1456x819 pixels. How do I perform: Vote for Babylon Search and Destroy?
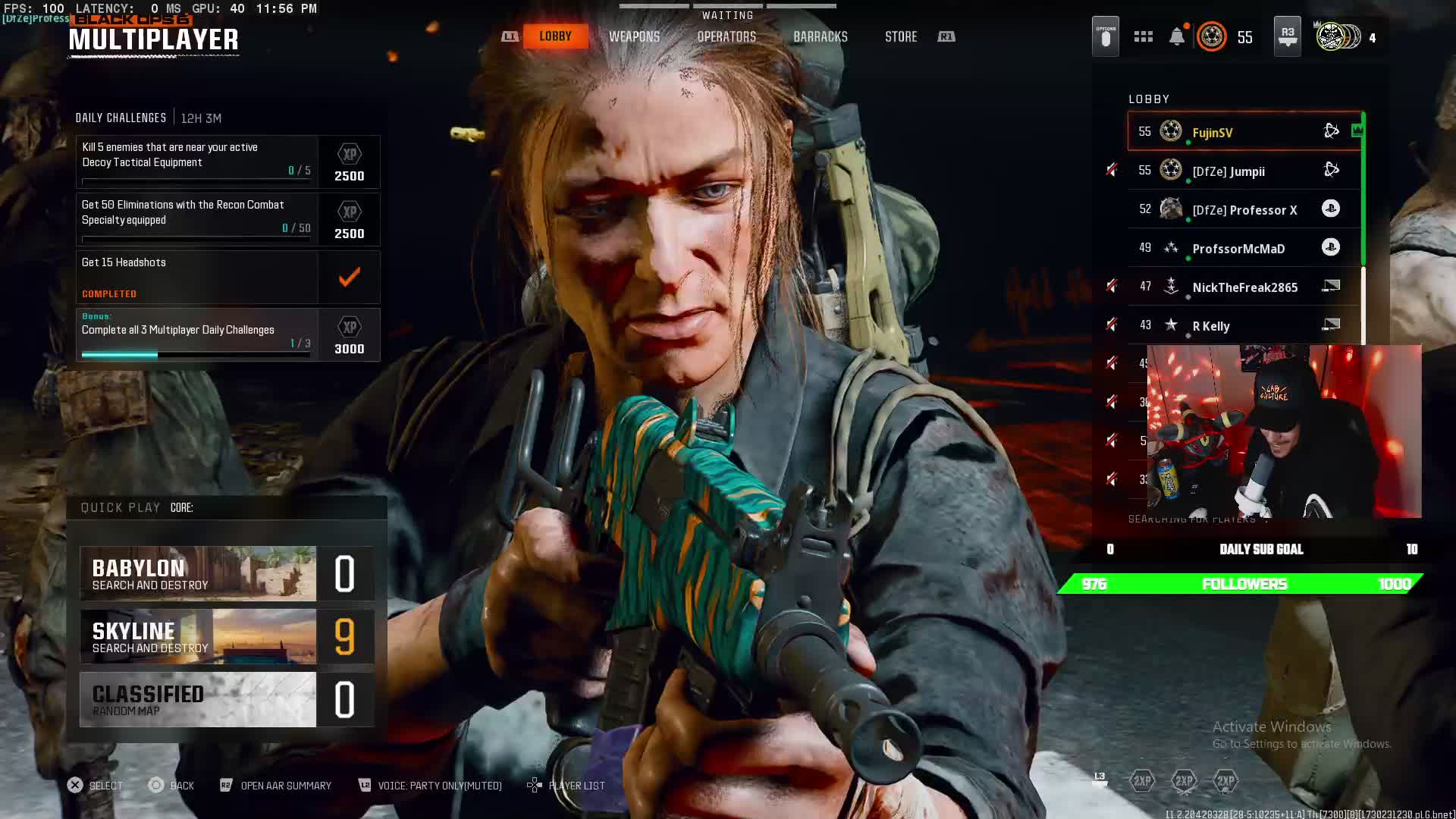(x=227, y=574)
